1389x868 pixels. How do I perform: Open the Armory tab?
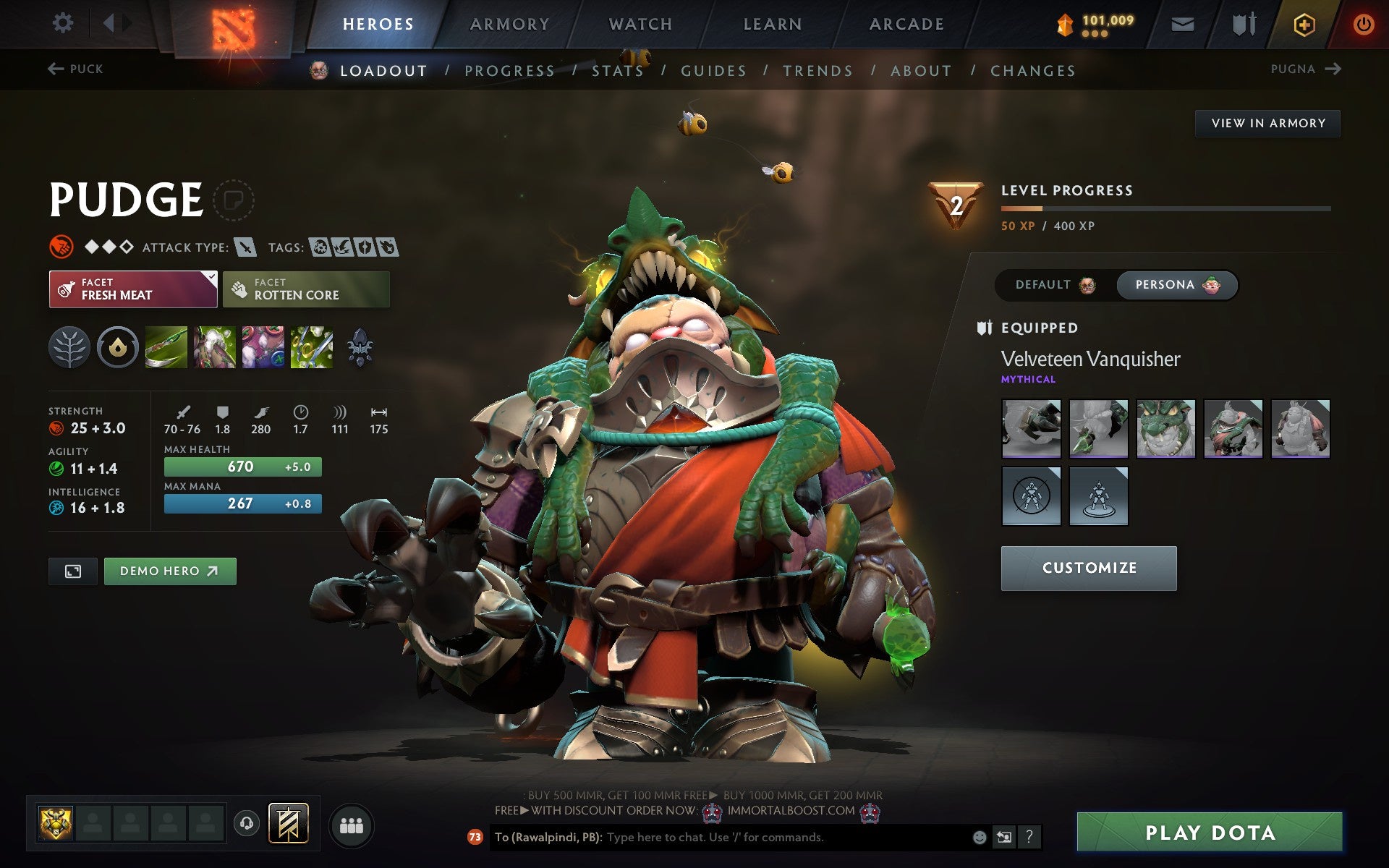pyautogui.click(x=509, y=24)
